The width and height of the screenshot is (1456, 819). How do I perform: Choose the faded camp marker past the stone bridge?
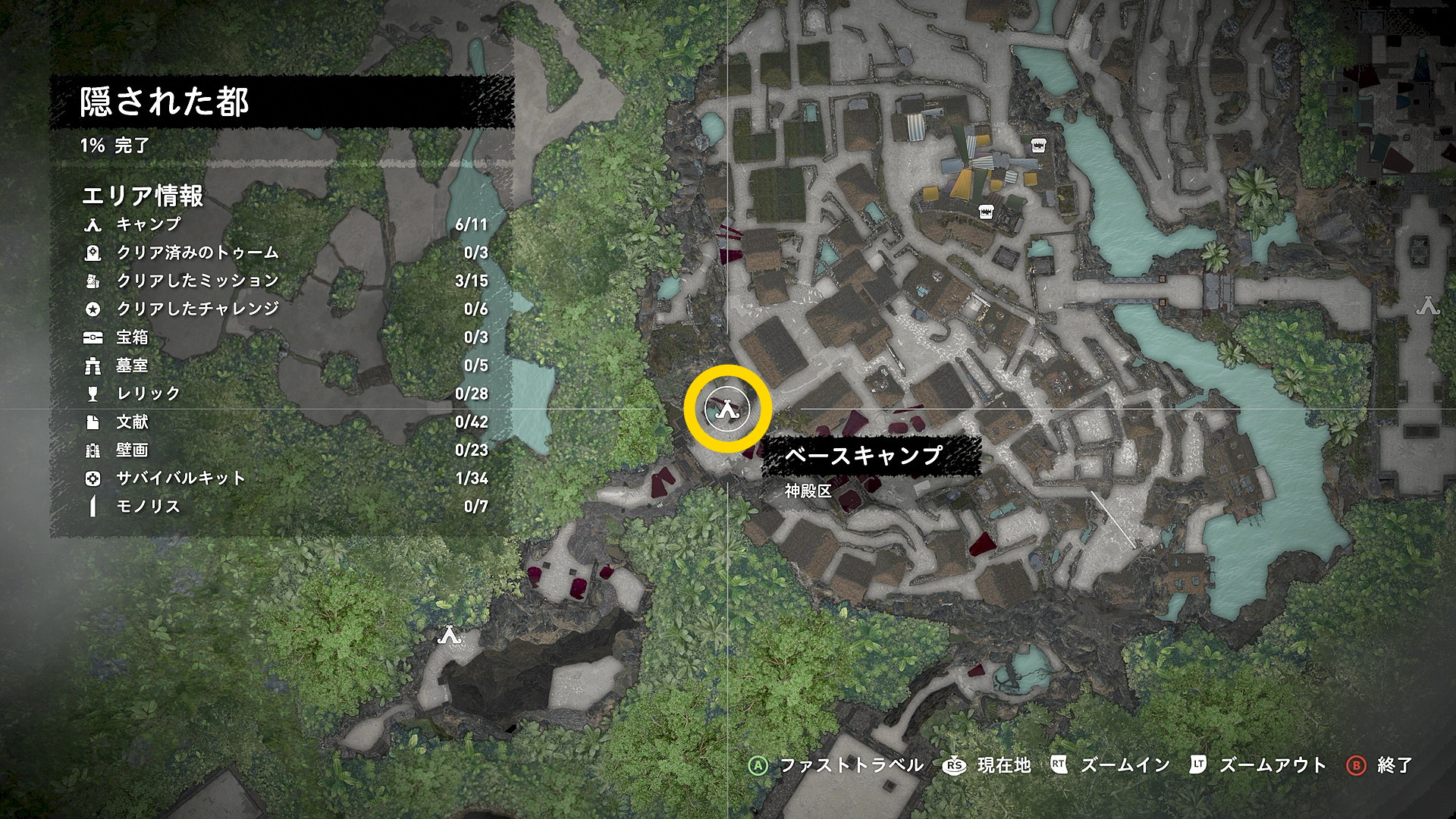1429,306
